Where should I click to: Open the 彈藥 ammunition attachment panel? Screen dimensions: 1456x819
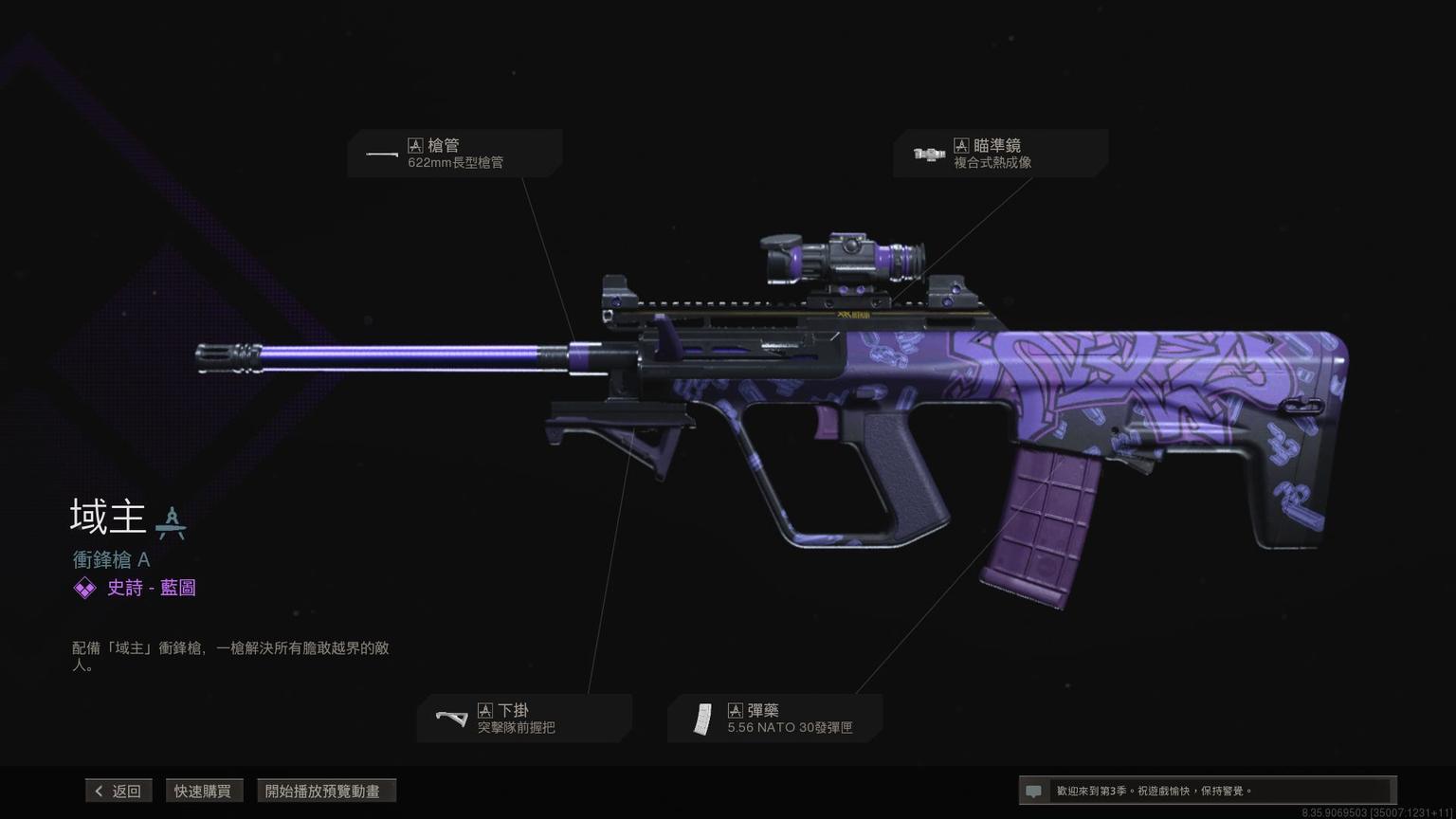[x=775, y=719]
